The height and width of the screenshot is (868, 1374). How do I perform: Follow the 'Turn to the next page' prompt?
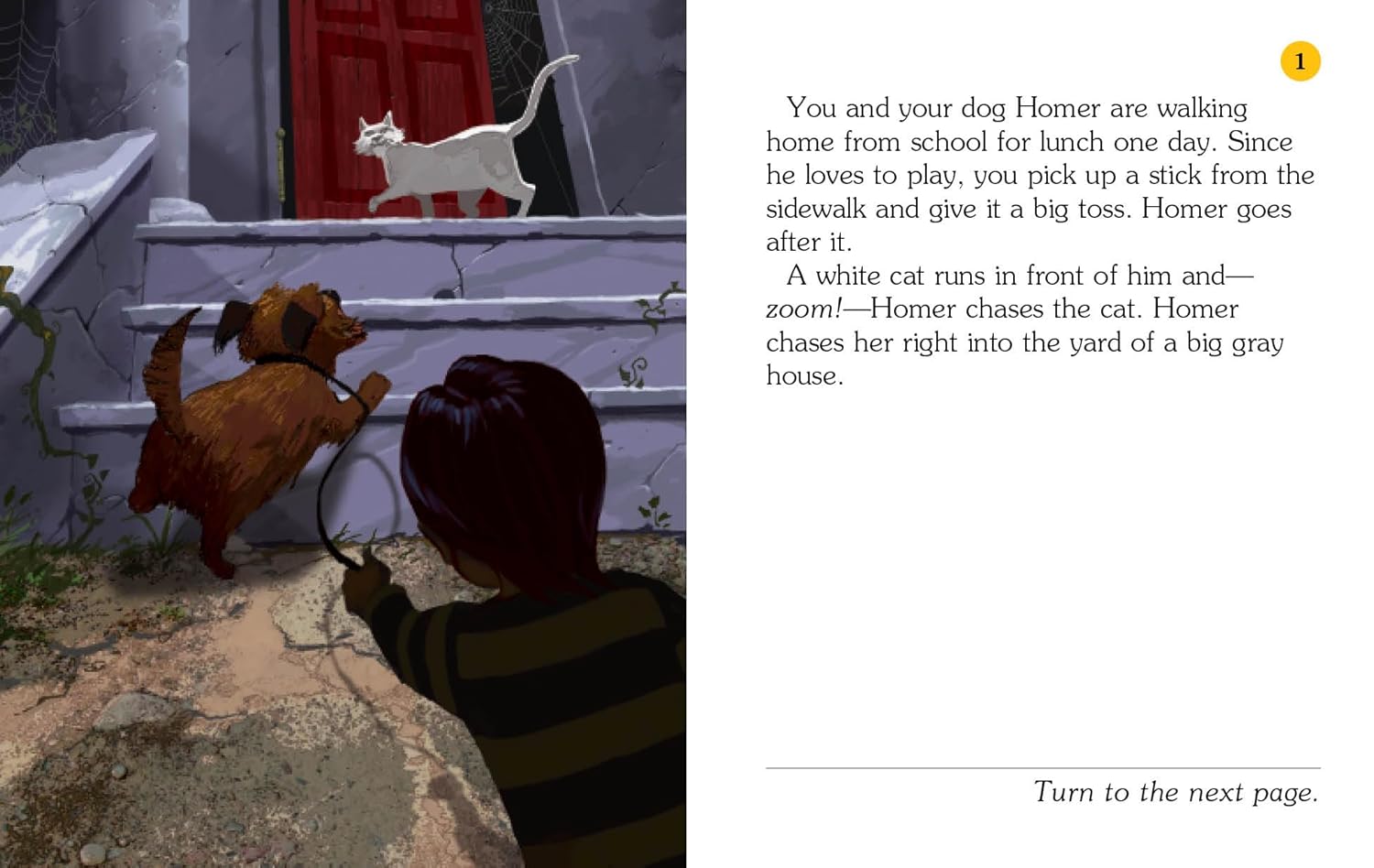(1175, 792)
